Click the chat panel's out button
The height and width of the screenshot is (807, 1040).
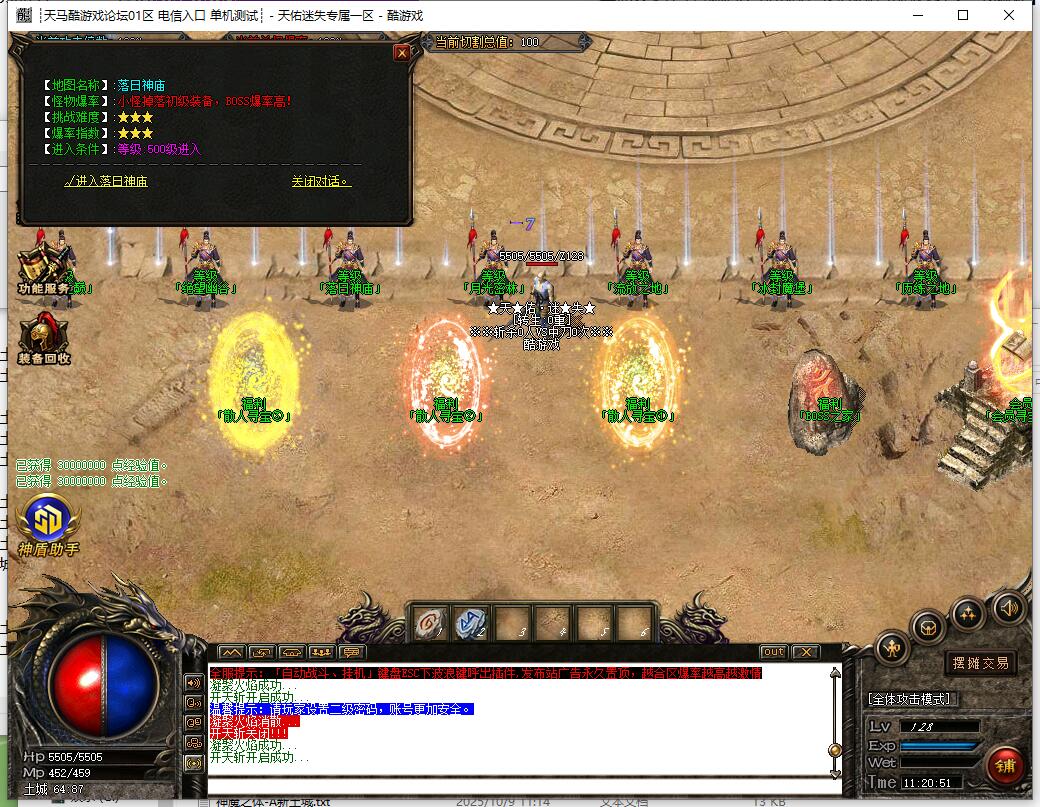coord(772,653)
